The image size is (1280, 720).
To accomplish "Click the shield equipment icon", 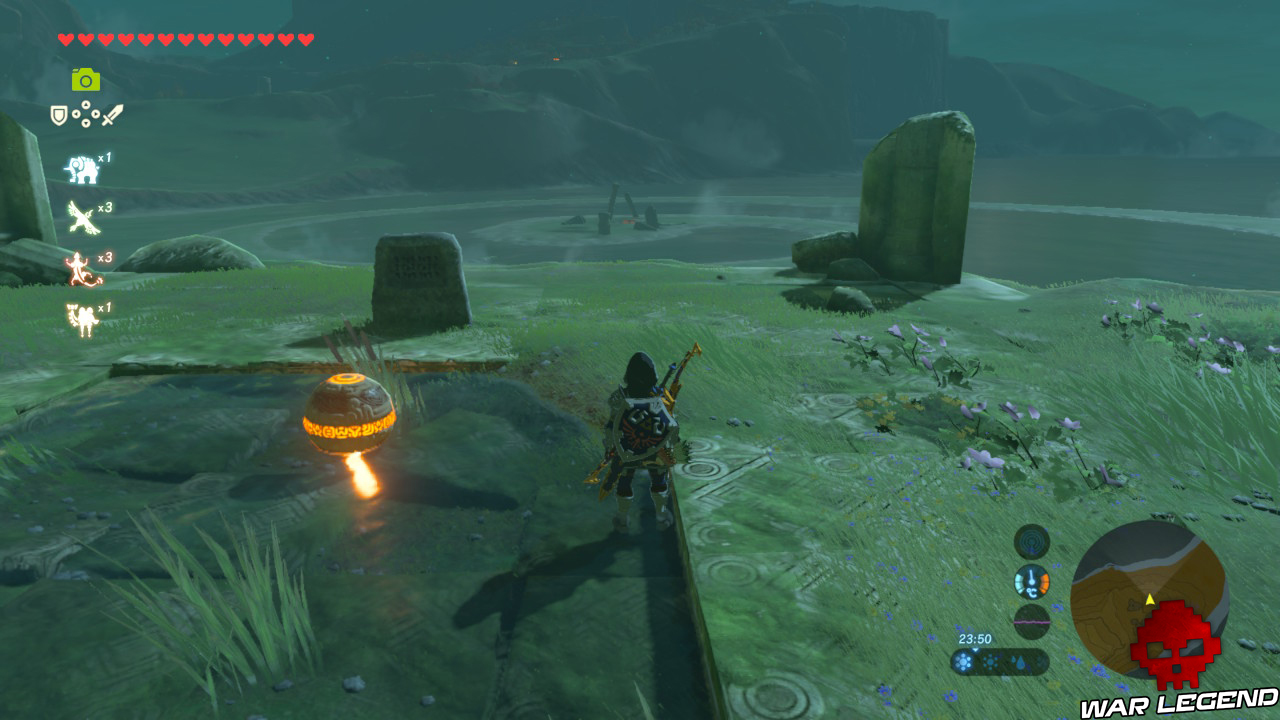I will pyautogui.click(x=57, y=114).
